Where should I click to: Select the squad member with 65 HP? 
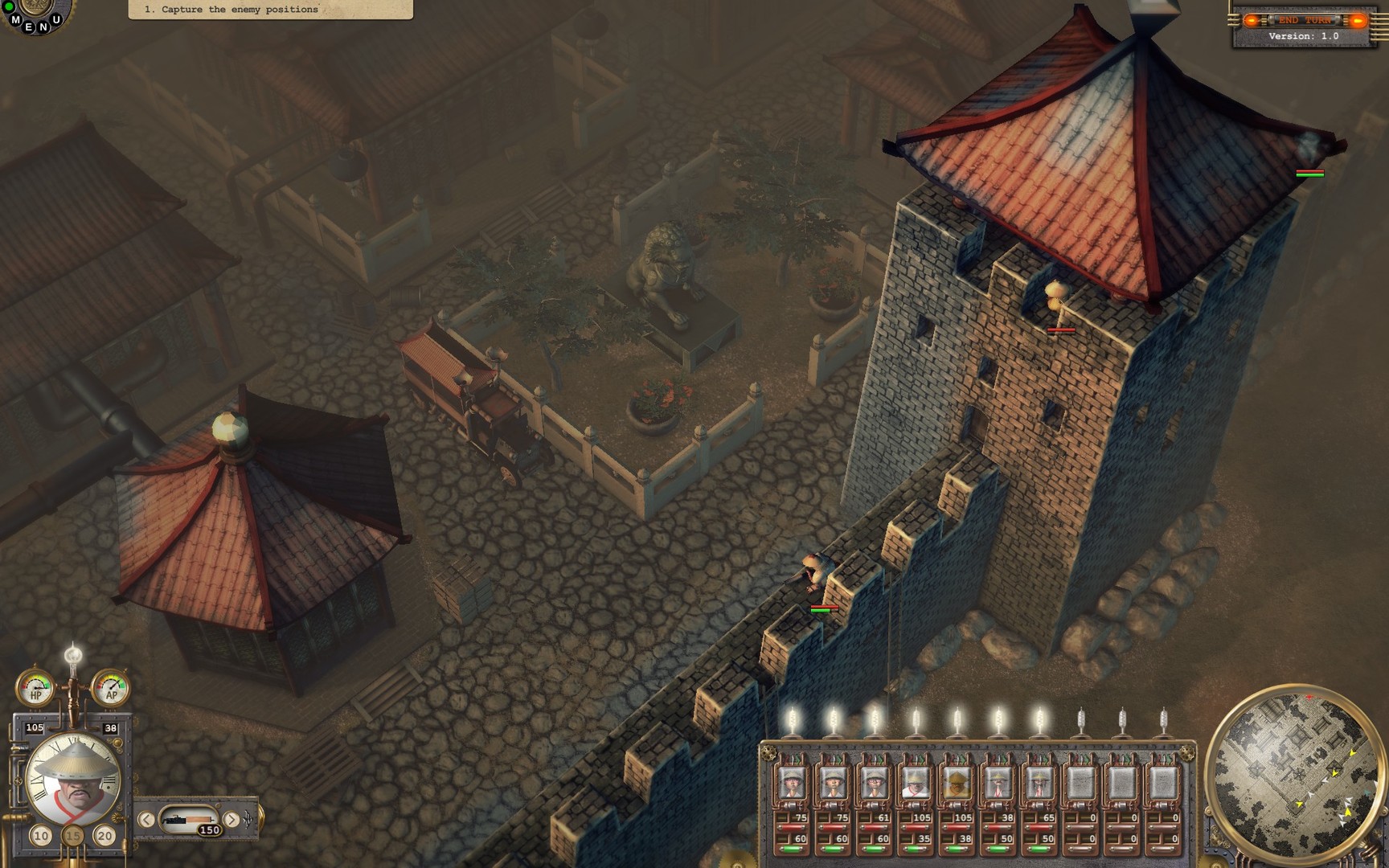1039,780
